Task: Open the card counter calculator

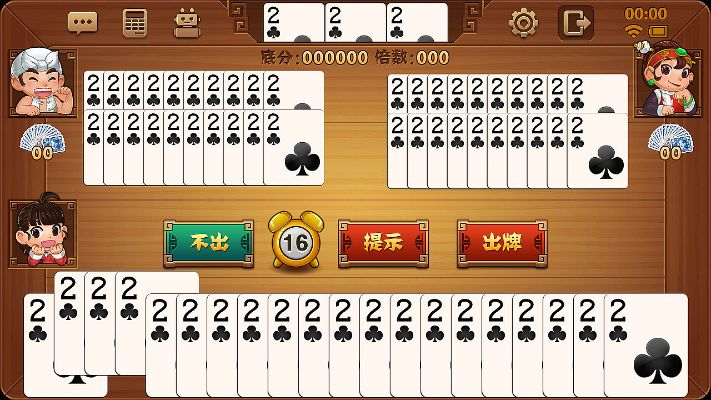Action: (134, 22)
